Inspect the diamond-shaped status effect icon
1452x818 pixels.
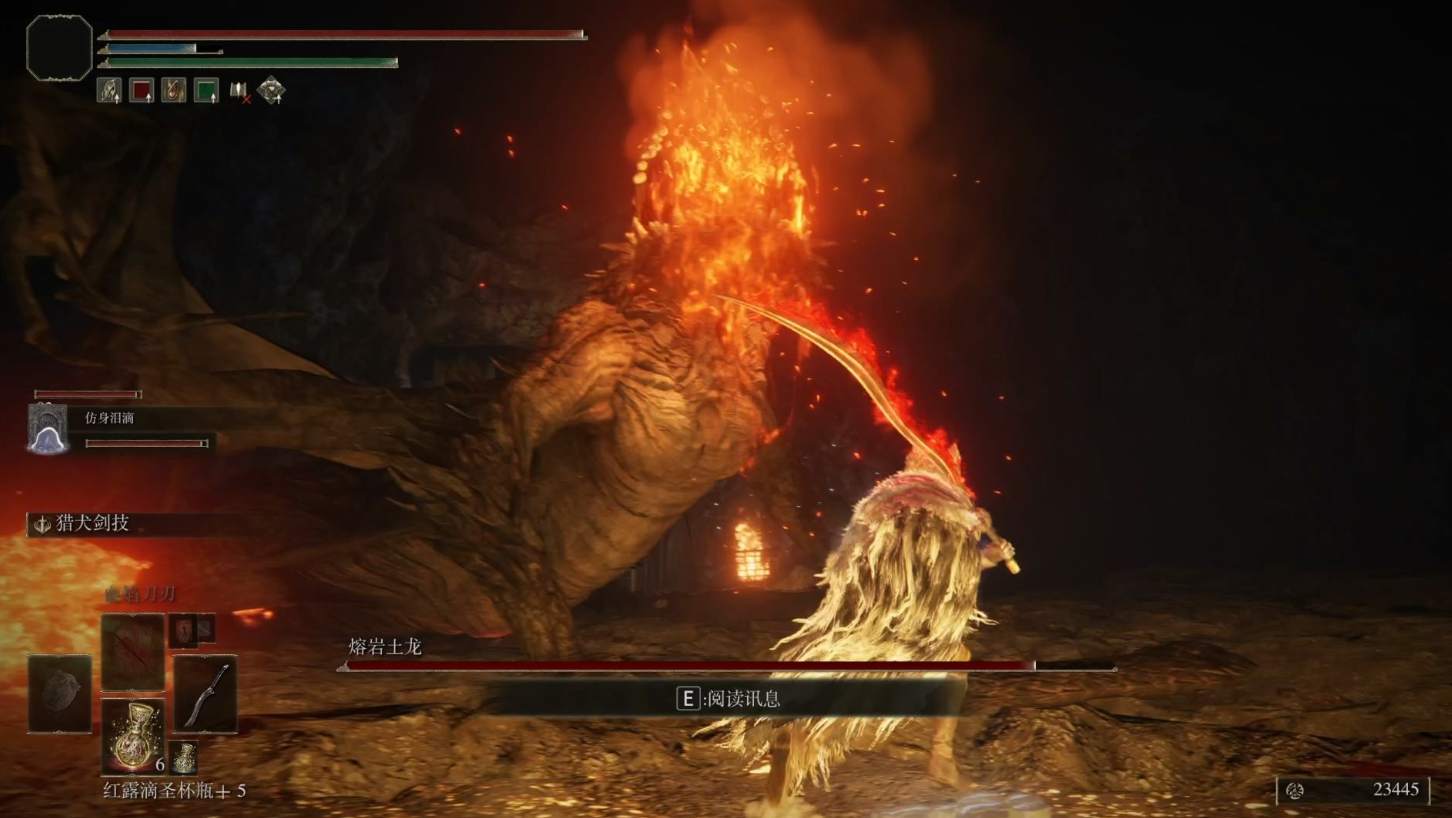[x=271, y=90]
